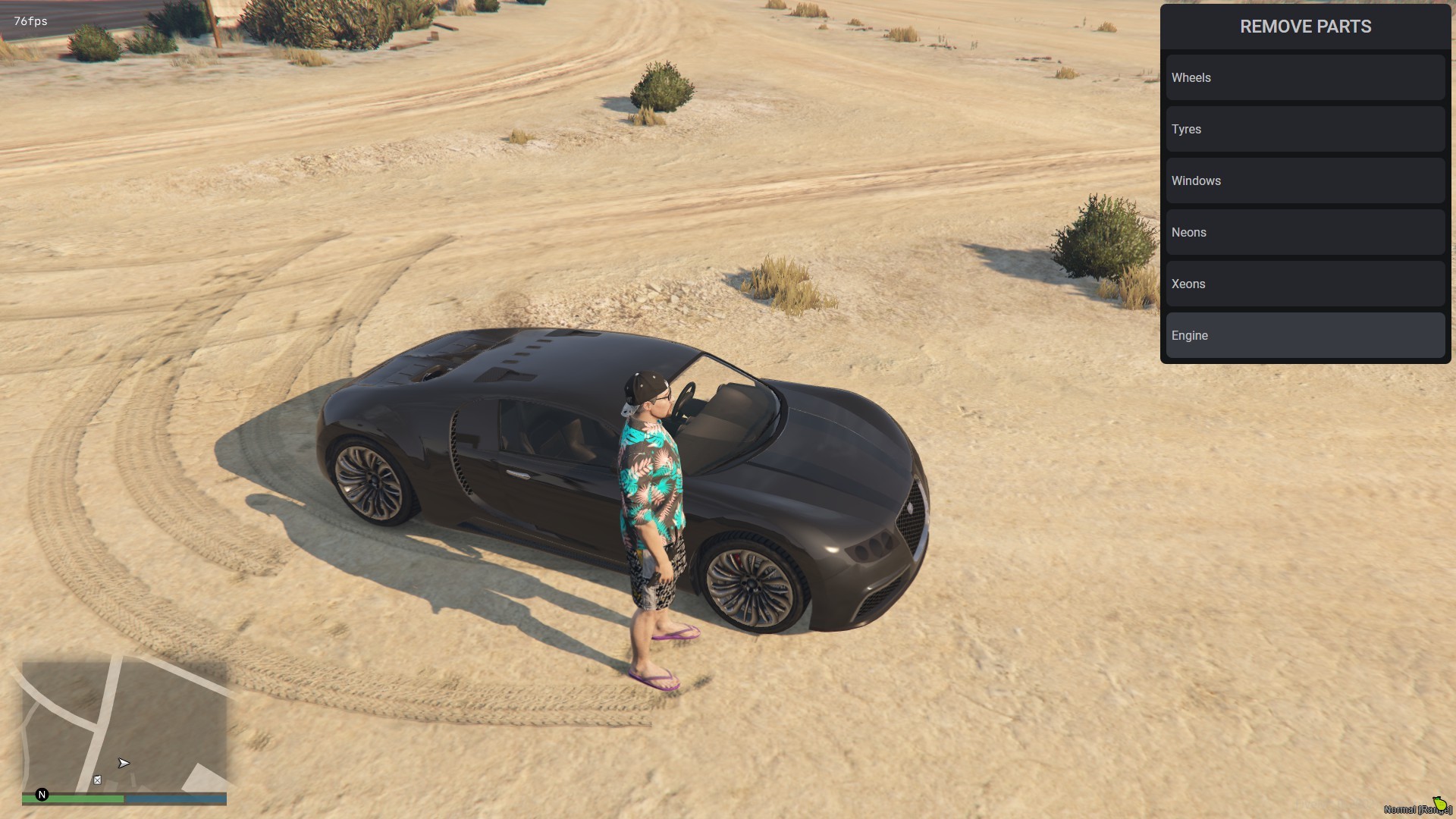This screenshot has height=819, width=1456.
Task: Pick the Windows entry to remove
Action: pos(1305,180)
